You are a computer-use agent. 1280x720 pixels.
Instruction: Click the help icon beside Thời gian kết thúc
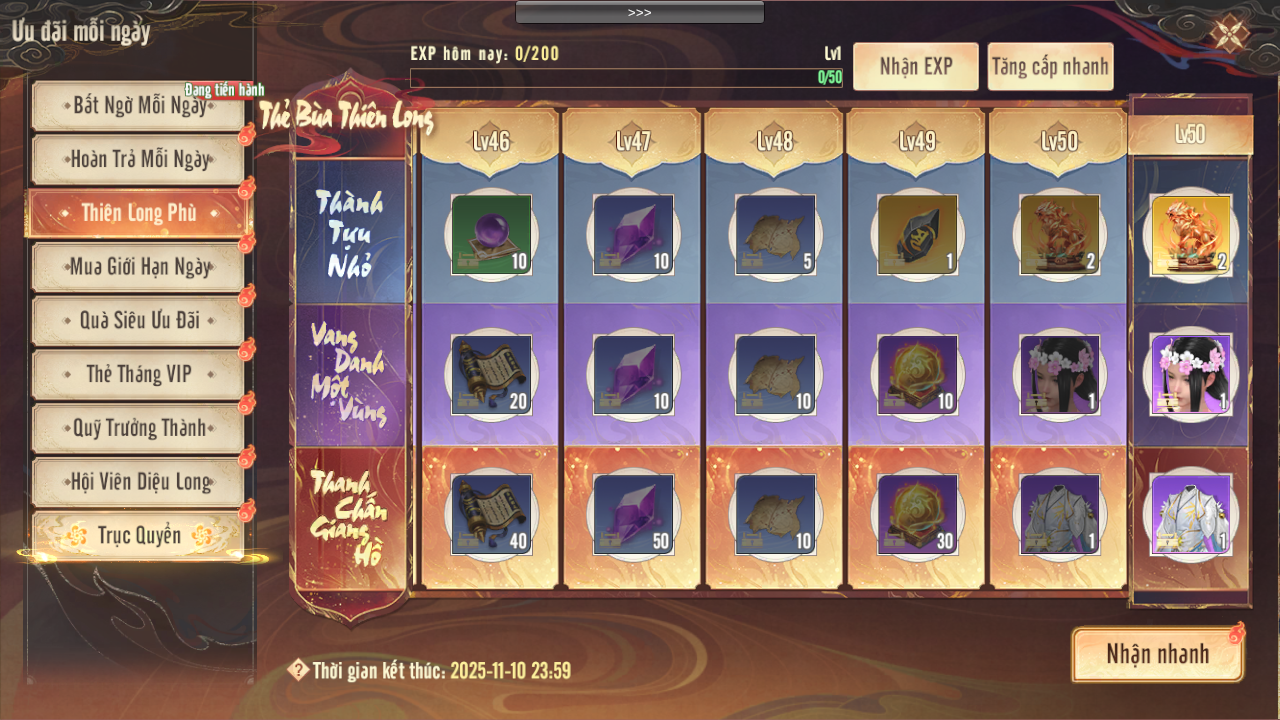[x=297, y=670]
